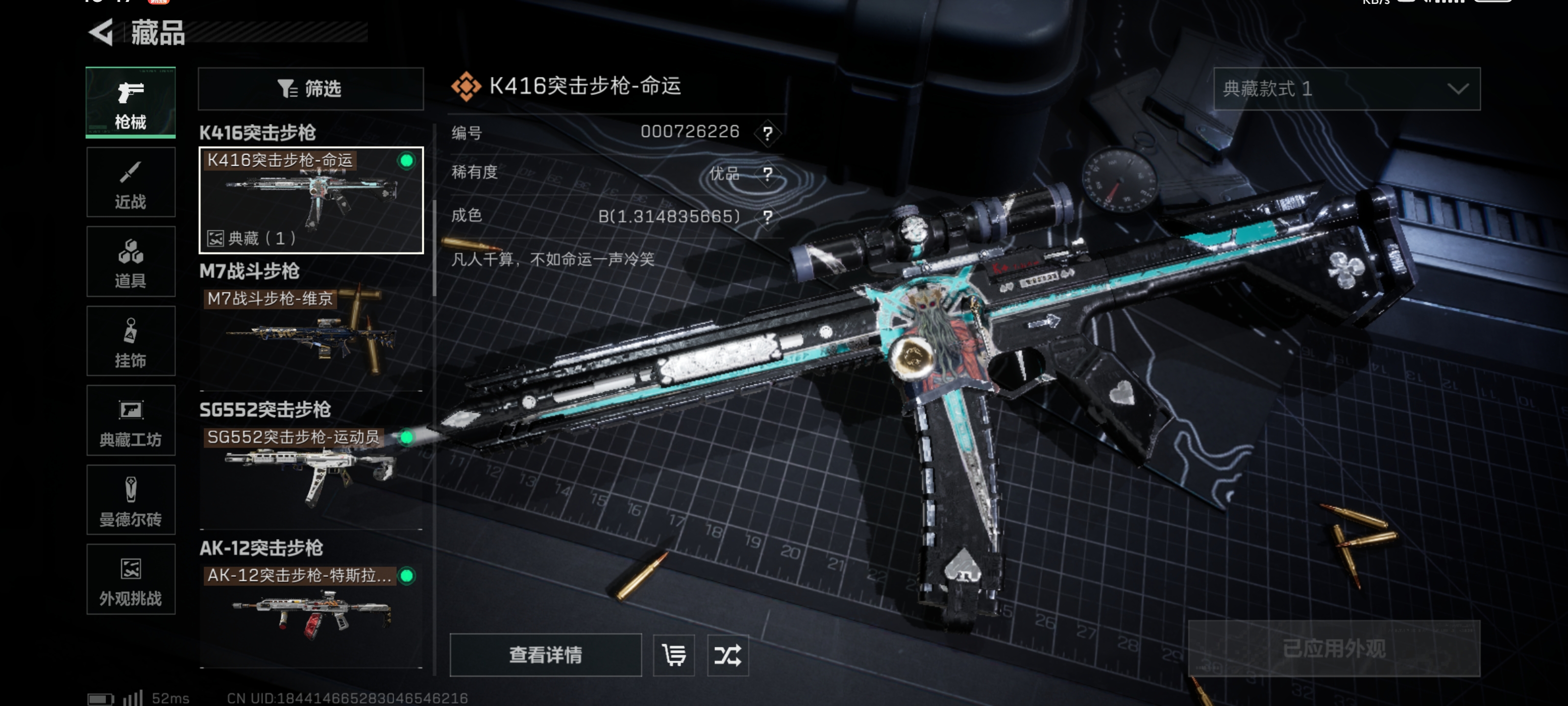The height and width of the screenshot is (706, 1568).
Task: Select the K416突击步枪-命运 skin card
Action: pyautogui.click(x=311, y=200)
